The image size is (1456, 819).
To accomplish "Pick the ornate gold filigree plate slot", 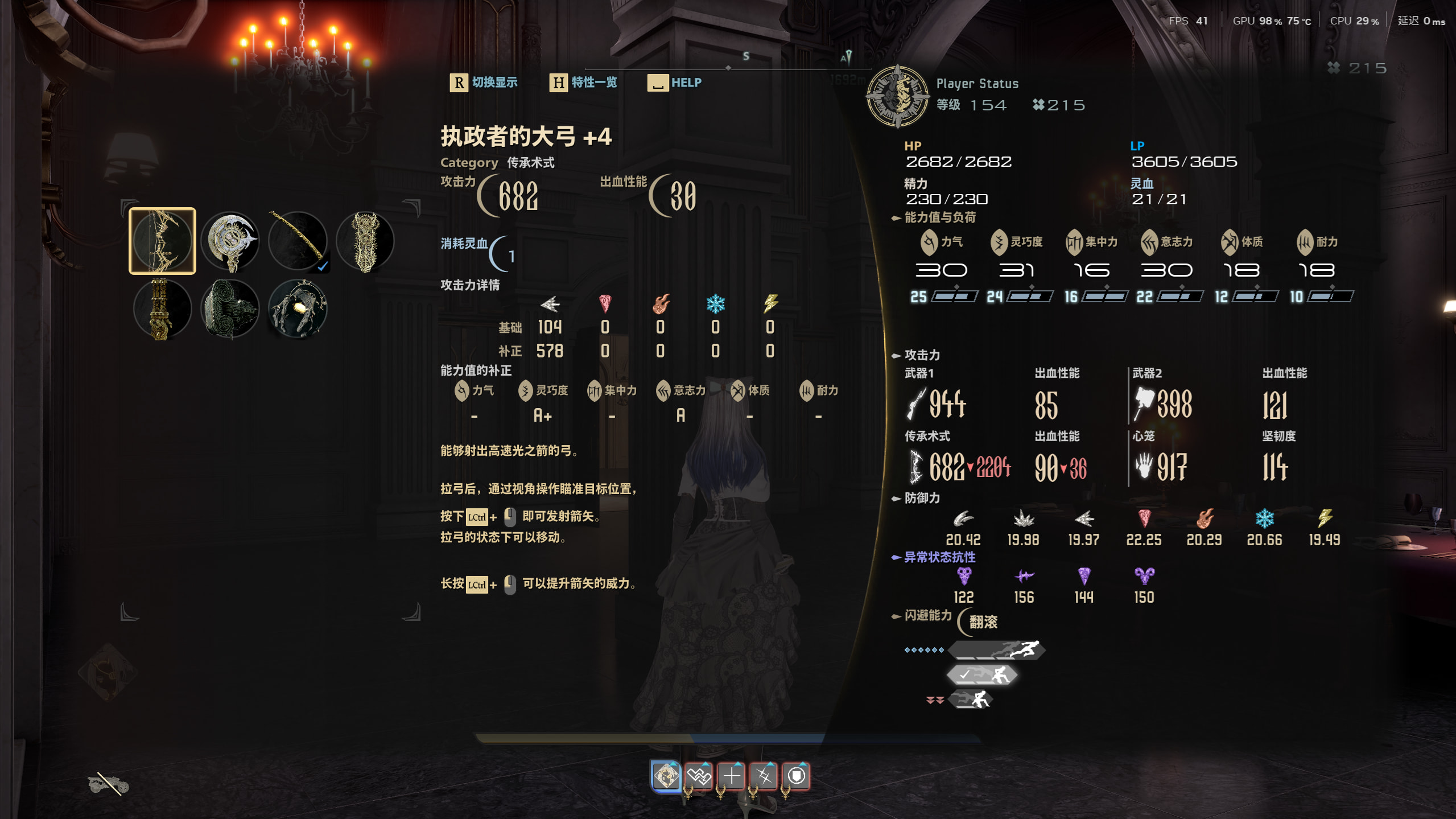I will [x=365, y=241].
